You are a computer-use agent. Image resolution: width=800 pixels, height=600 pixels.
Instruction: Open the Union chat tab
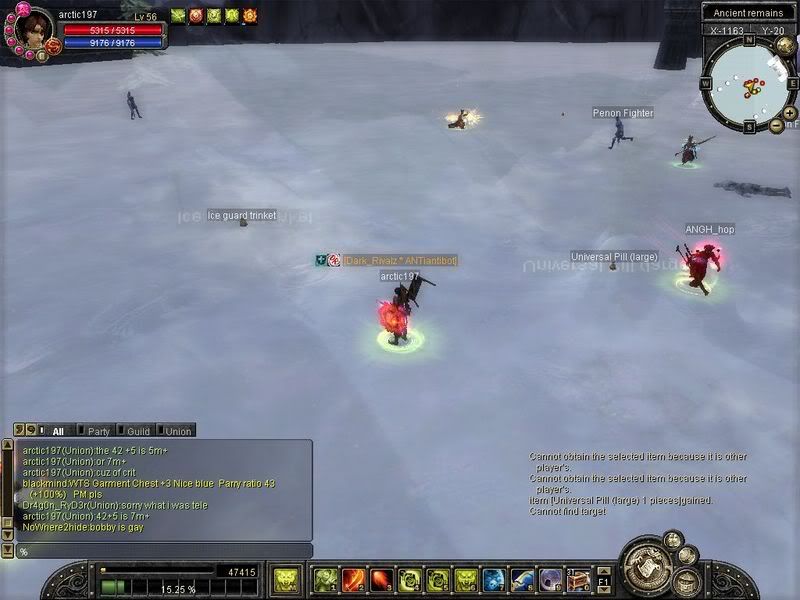point(177,431)
